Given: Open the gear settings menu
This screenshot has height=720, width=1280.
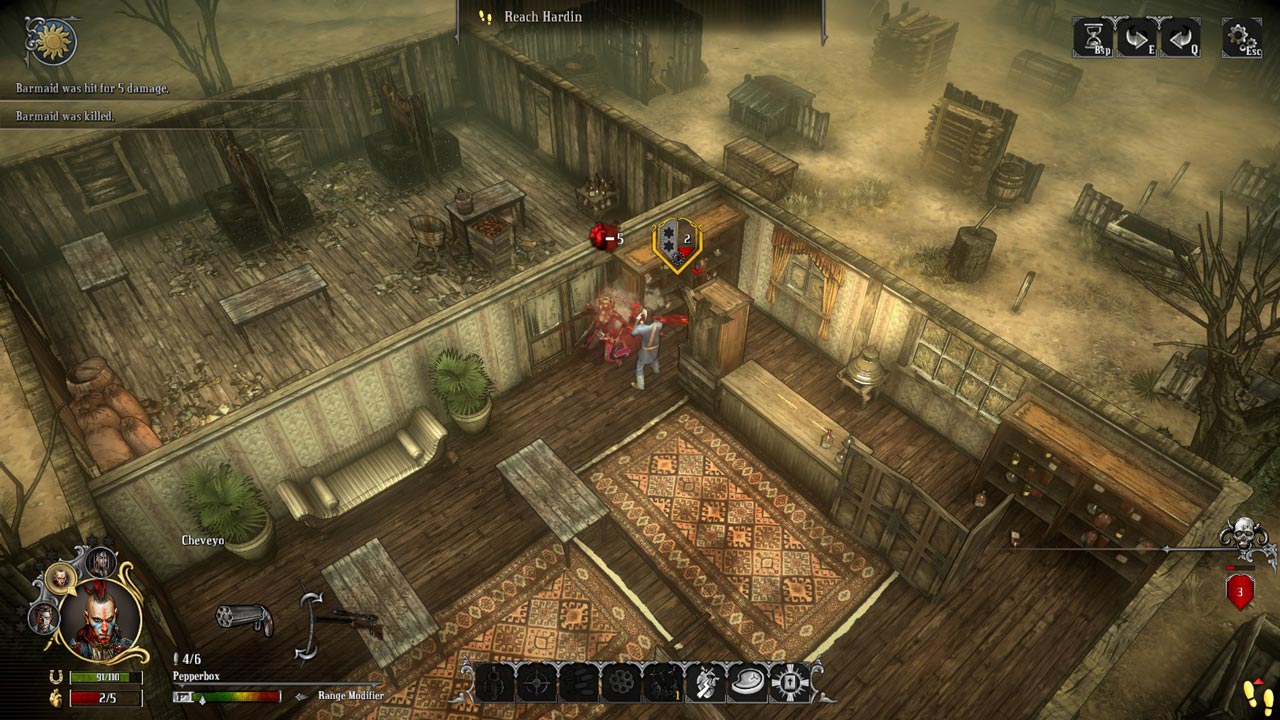Looking at the screenshot, I should click(x=1241, y=38).
